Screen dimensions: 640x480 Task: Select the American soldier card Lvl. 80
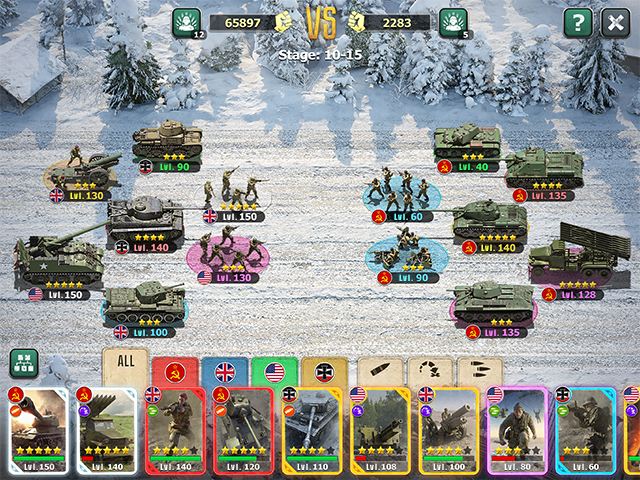[517, 430]
